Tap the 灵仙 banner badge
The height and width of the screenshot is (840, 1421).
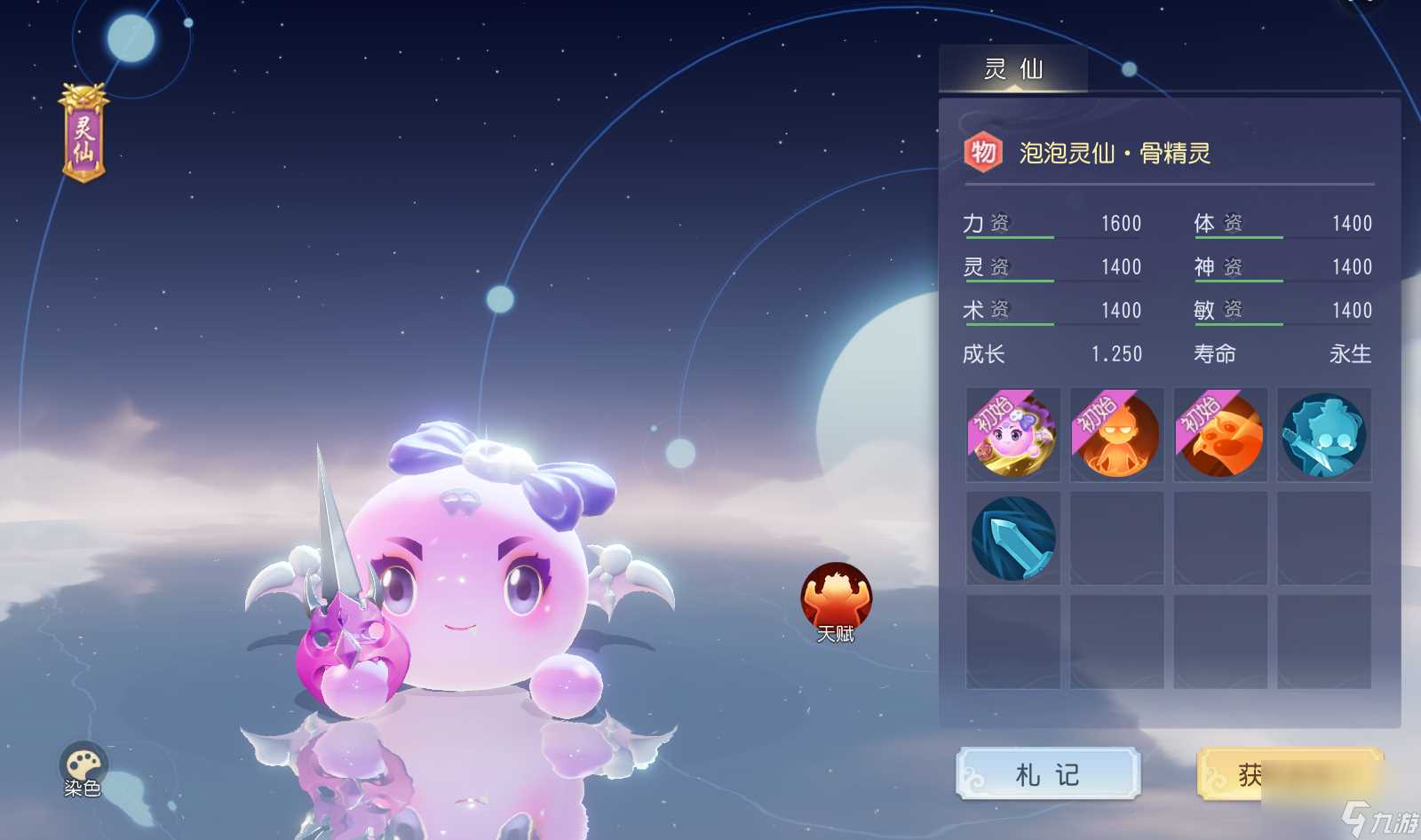(x=83, y=135)
